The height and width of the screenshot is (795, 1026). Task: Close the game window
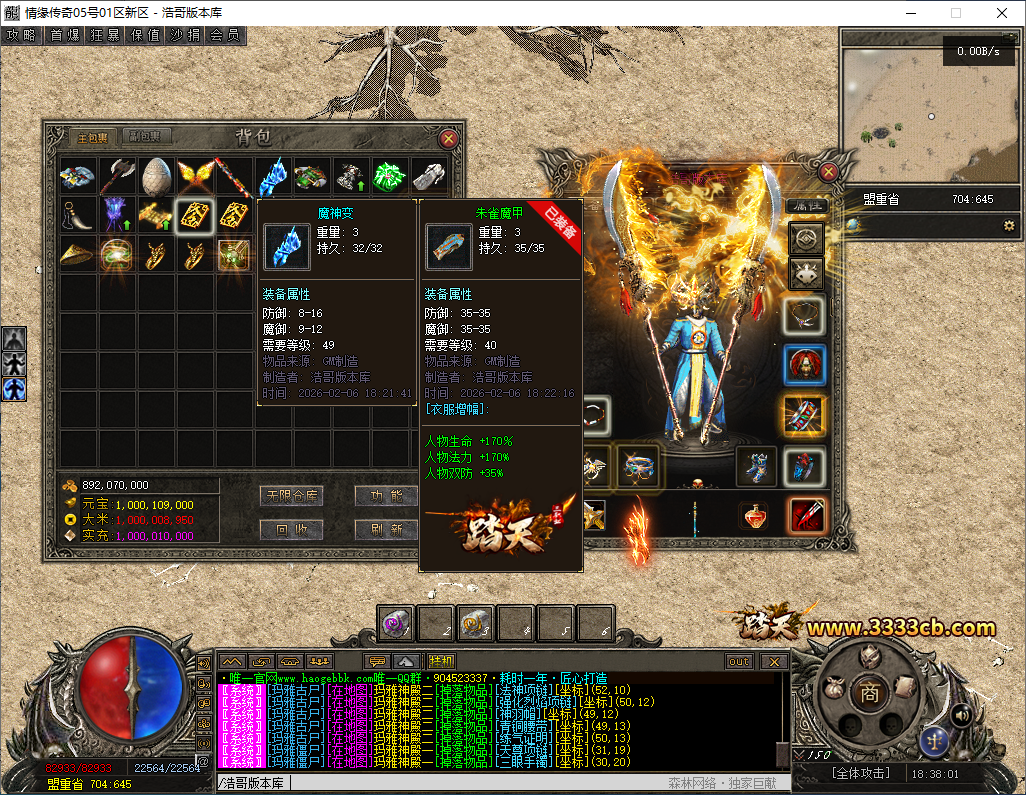point(1002,13)
